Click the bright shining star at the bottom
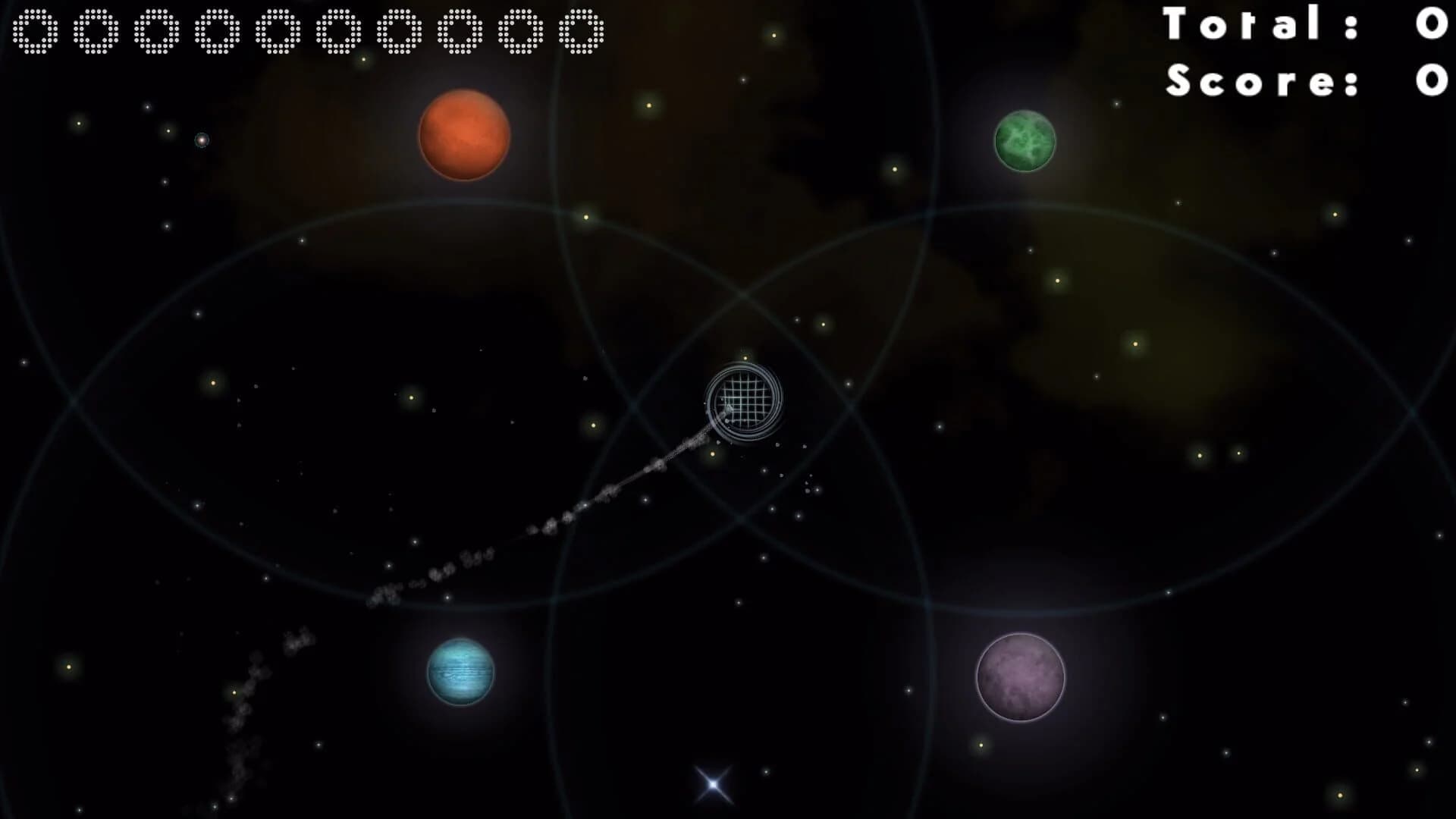 [711, 783]
